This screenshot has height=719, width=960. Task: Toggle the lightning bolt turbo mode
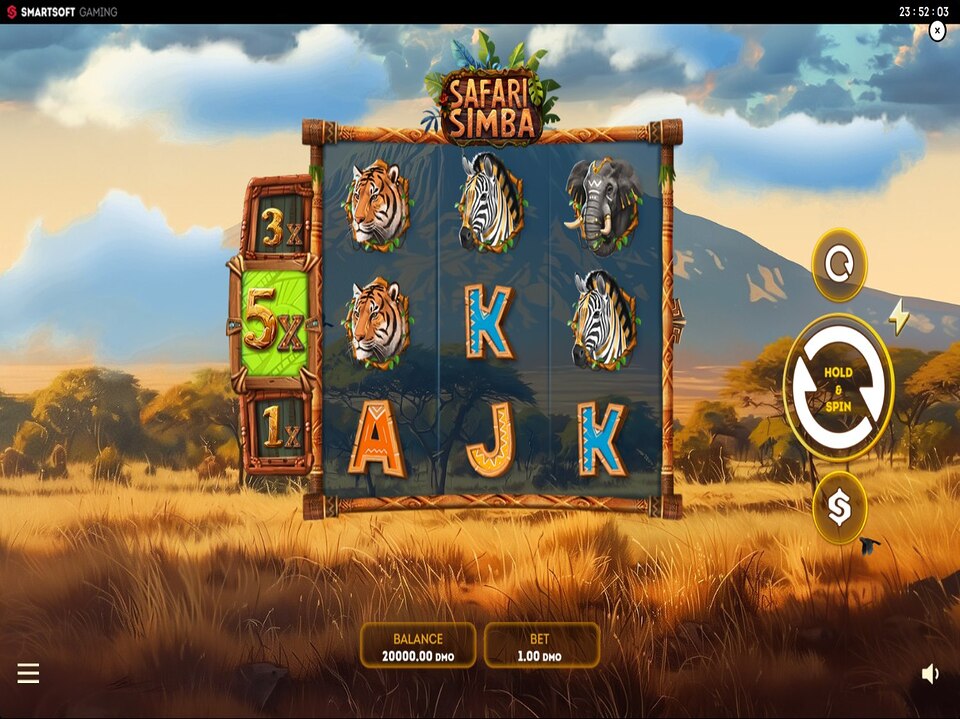(899, 317)
